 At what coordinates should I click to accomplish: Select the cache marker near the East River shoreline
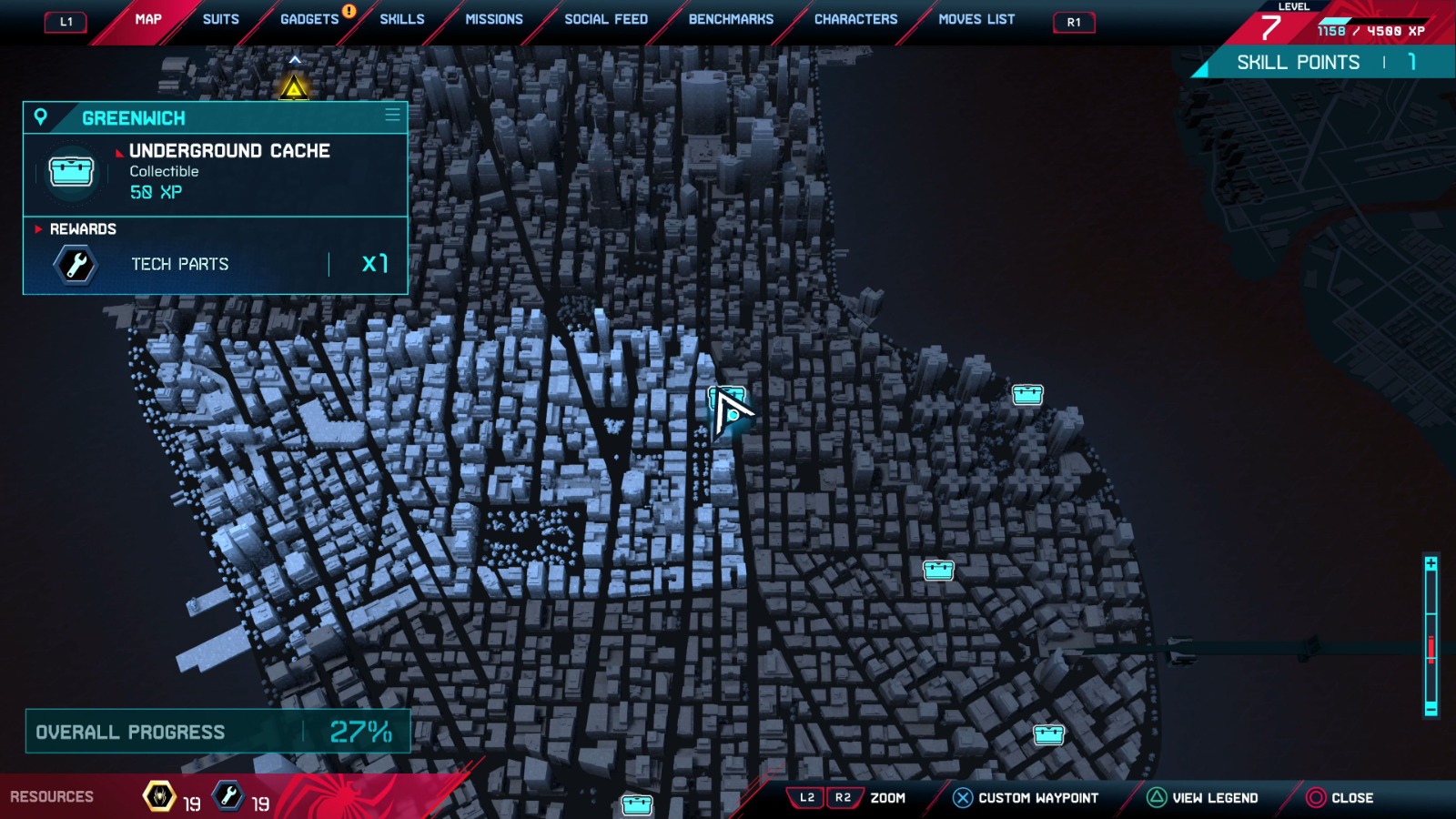coord(1027,395)
